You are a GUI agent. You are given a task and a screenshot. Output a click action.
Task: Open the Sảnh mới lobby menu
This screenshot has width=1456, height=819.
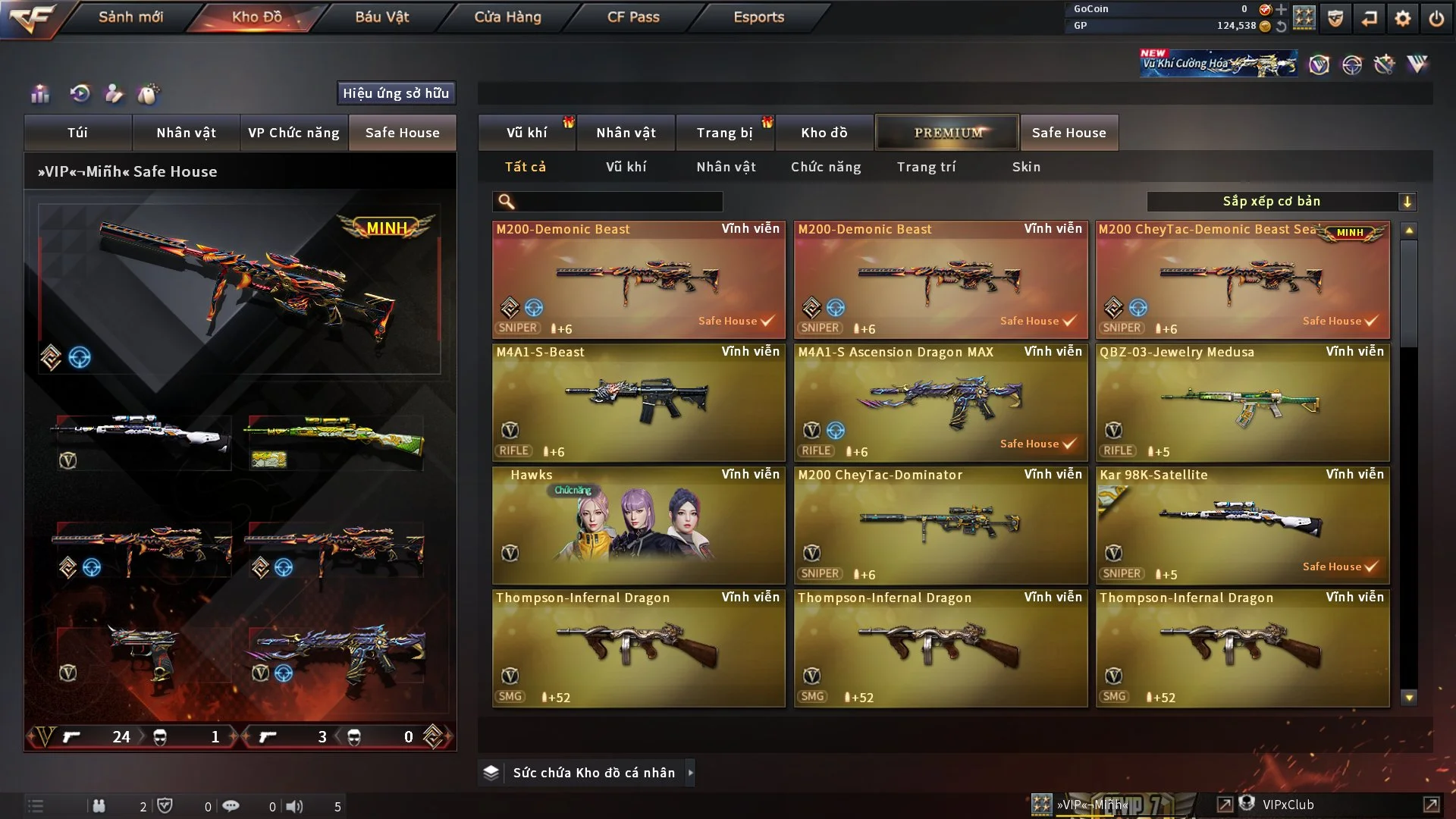[130, 17]
